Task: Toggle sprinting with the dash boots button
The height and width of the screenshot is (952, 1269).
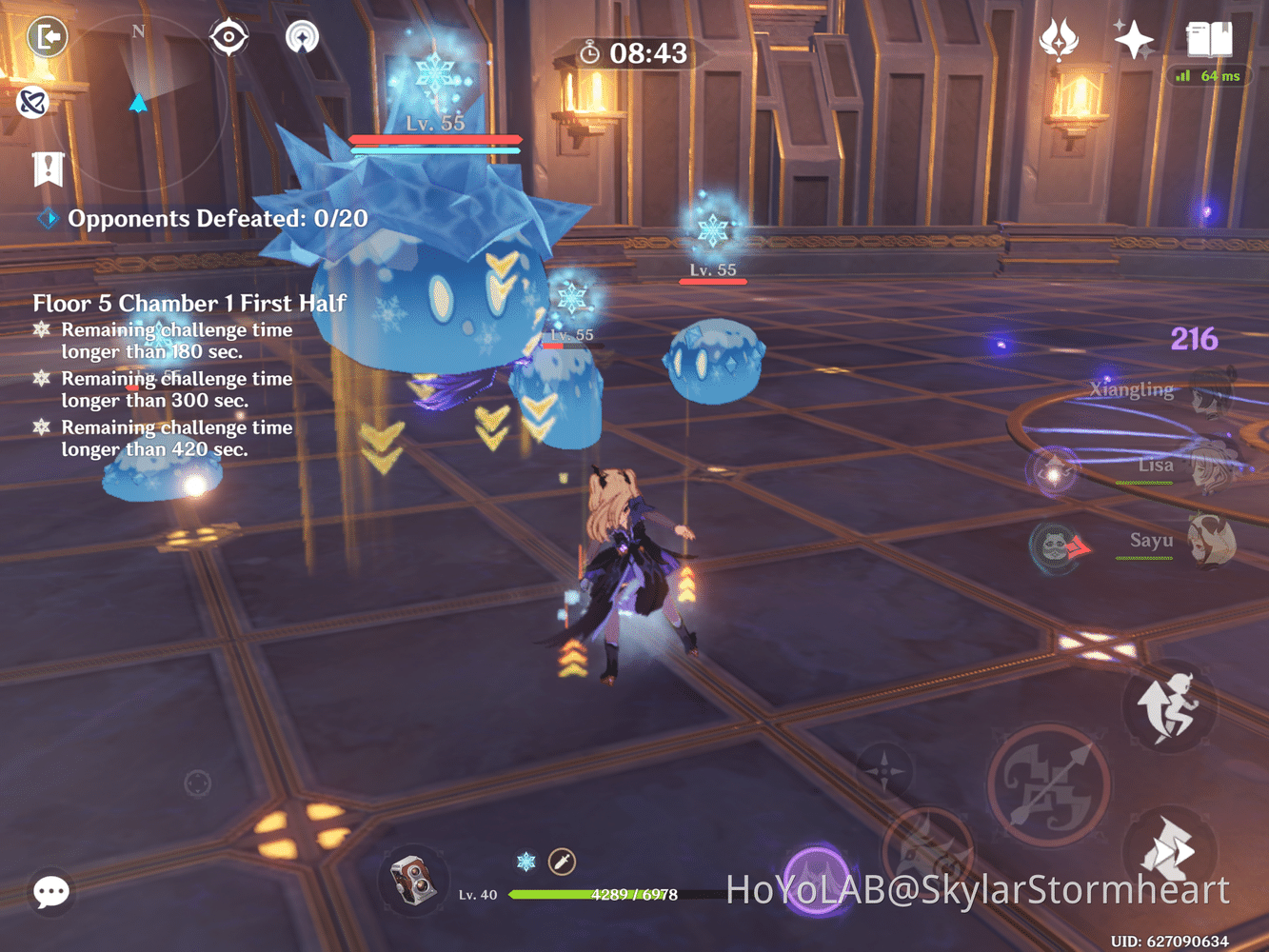Action: coord(1168,849)
